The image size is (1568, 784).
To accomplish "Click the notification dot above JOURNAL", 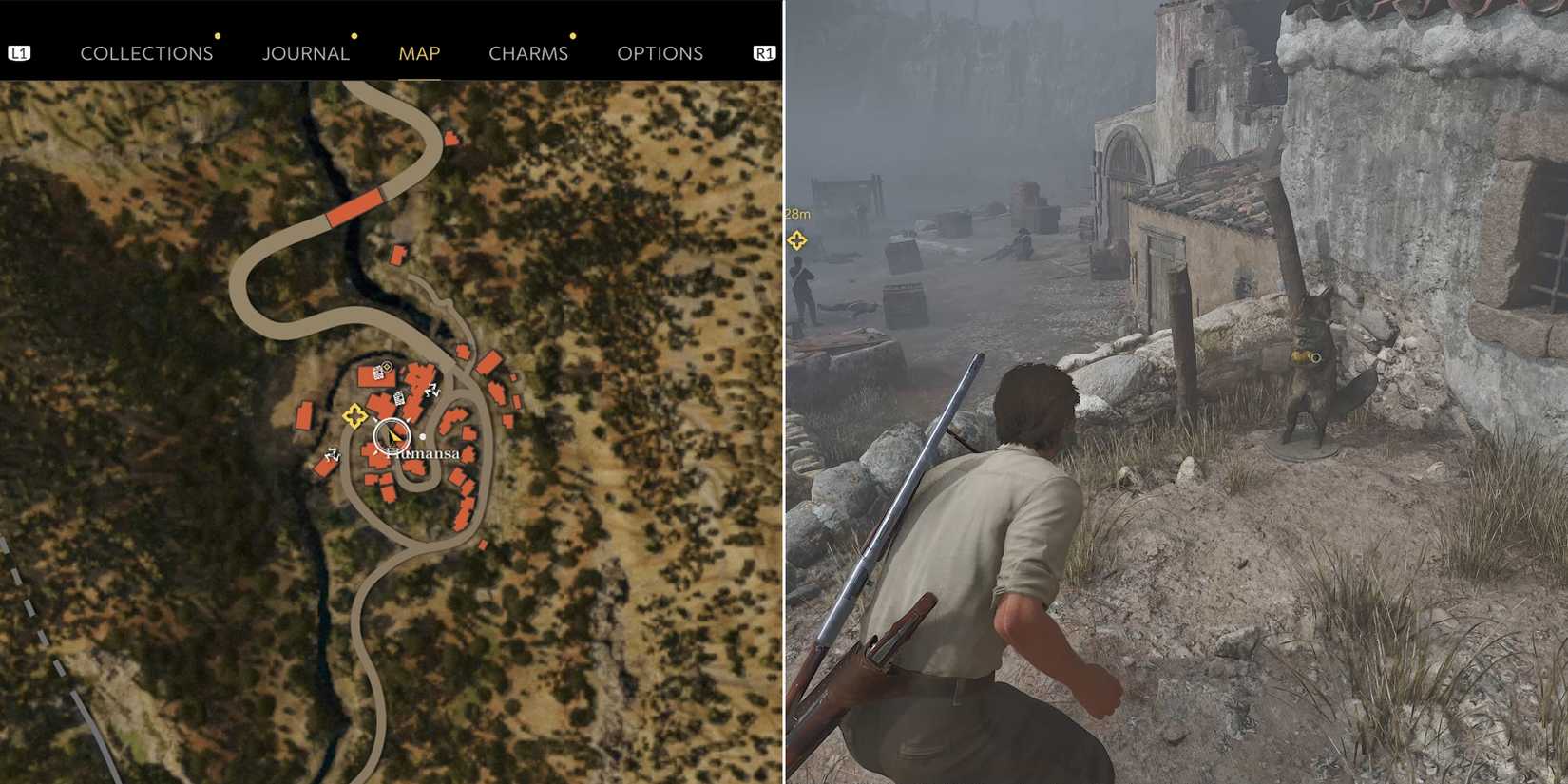I will (354, 36).
